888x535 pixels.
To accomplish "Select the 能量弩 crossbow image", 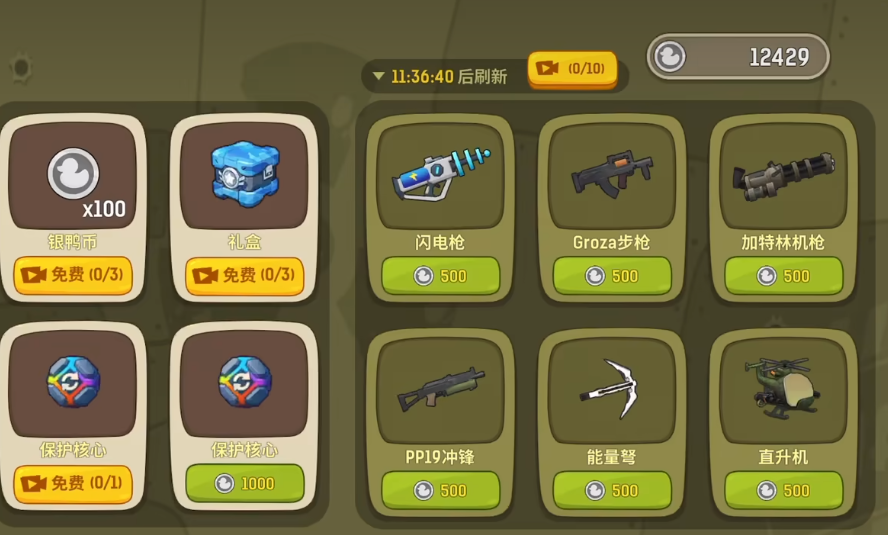I will coord(612,388).
